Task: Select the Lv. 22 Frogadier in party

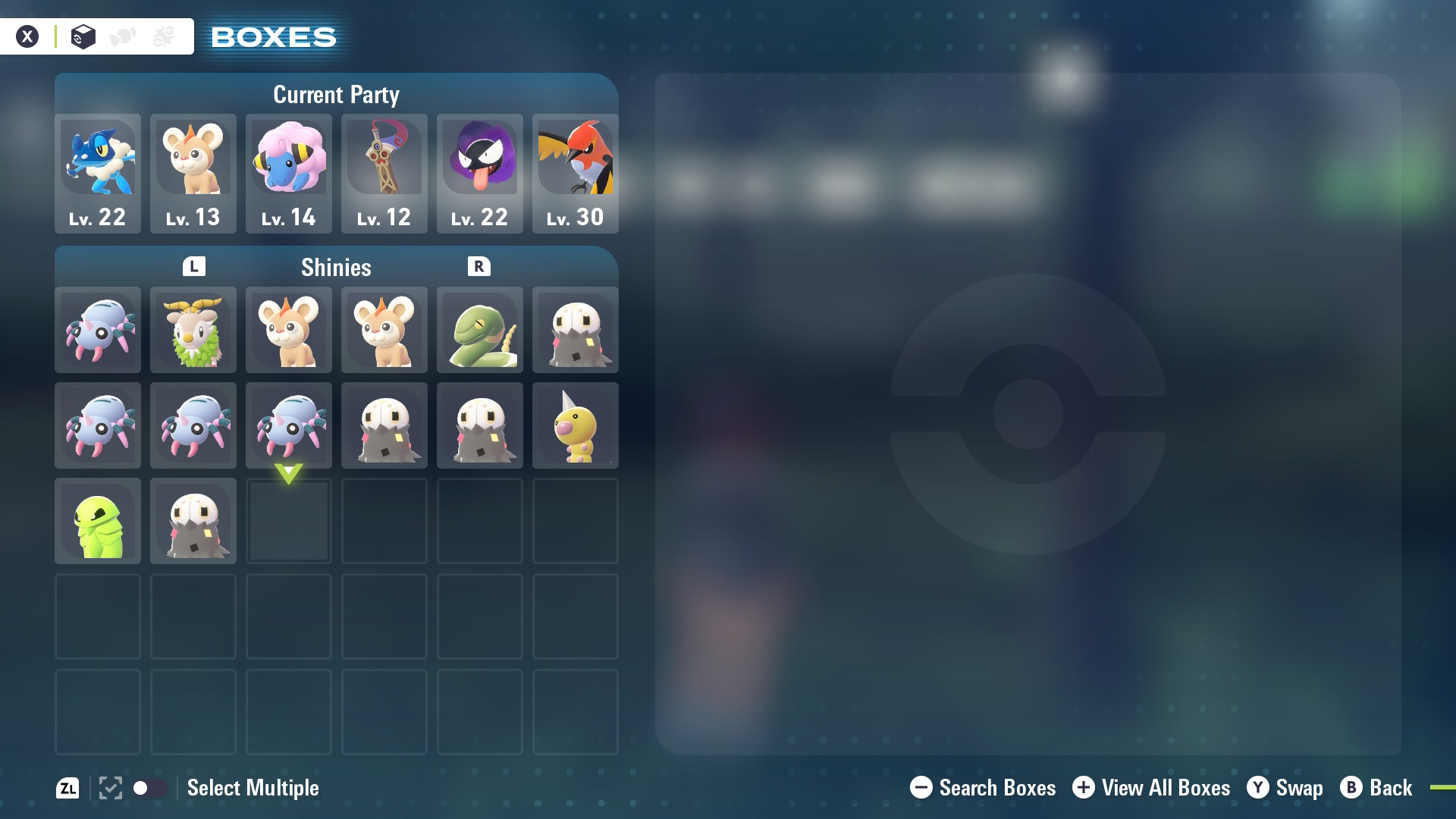Action: pyautogui.click(x=98, y=173)
